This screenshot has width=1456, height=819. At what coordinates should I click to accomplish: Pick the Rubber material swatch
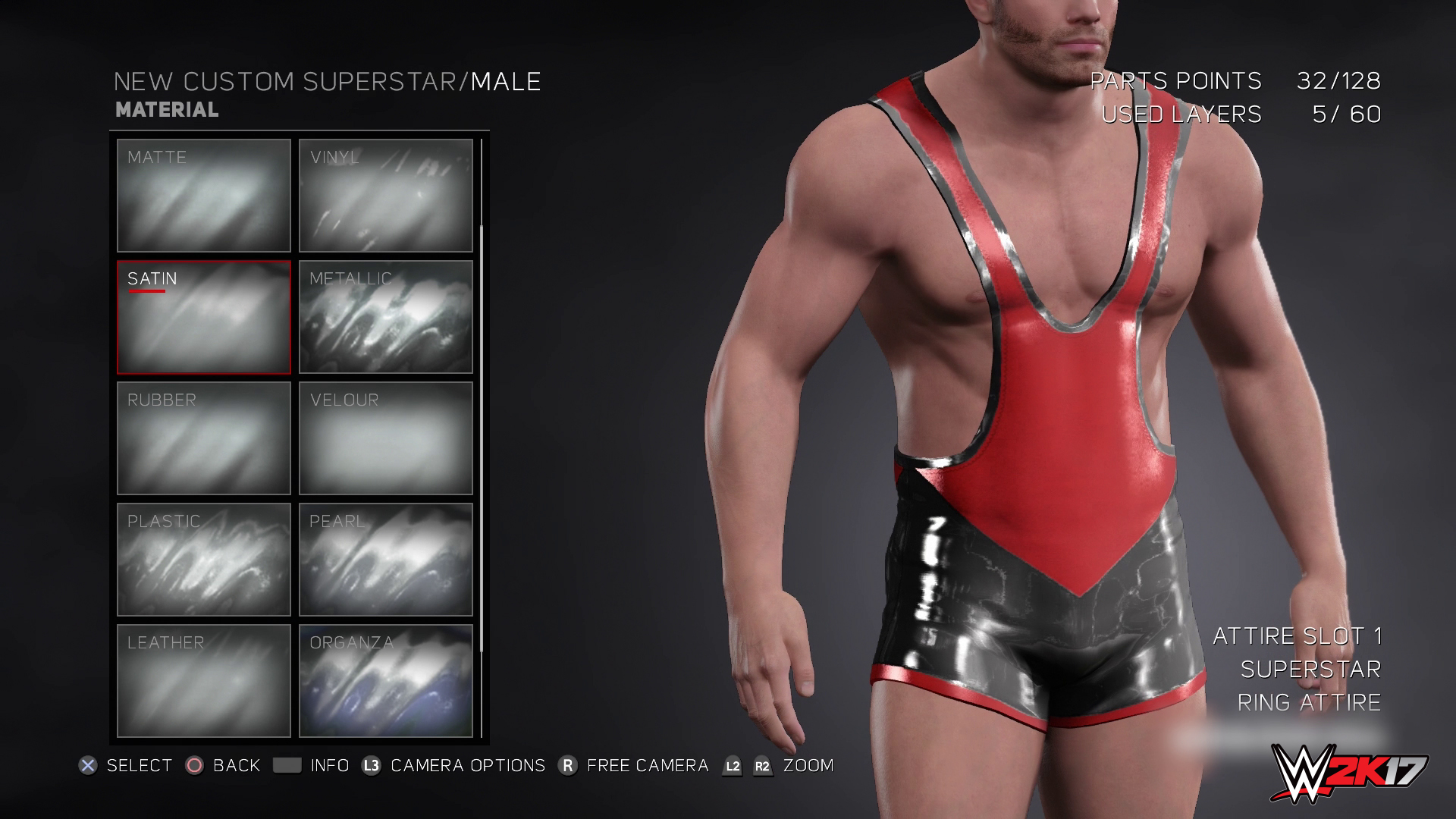coord(204,438)
